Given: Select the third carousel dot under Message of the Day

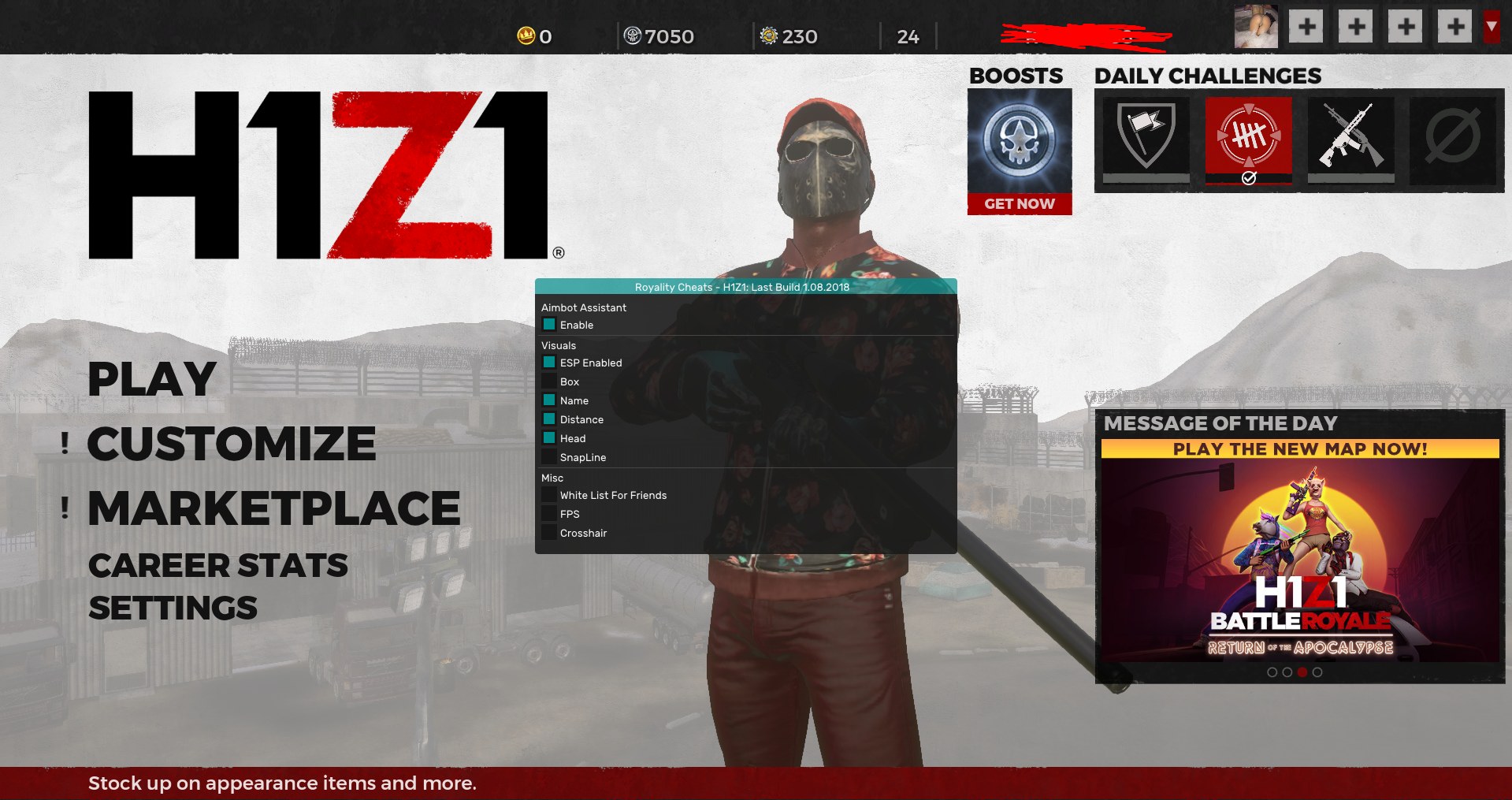Looking at the screenshot, I should pyautogui.click(x=1300, y=672).
